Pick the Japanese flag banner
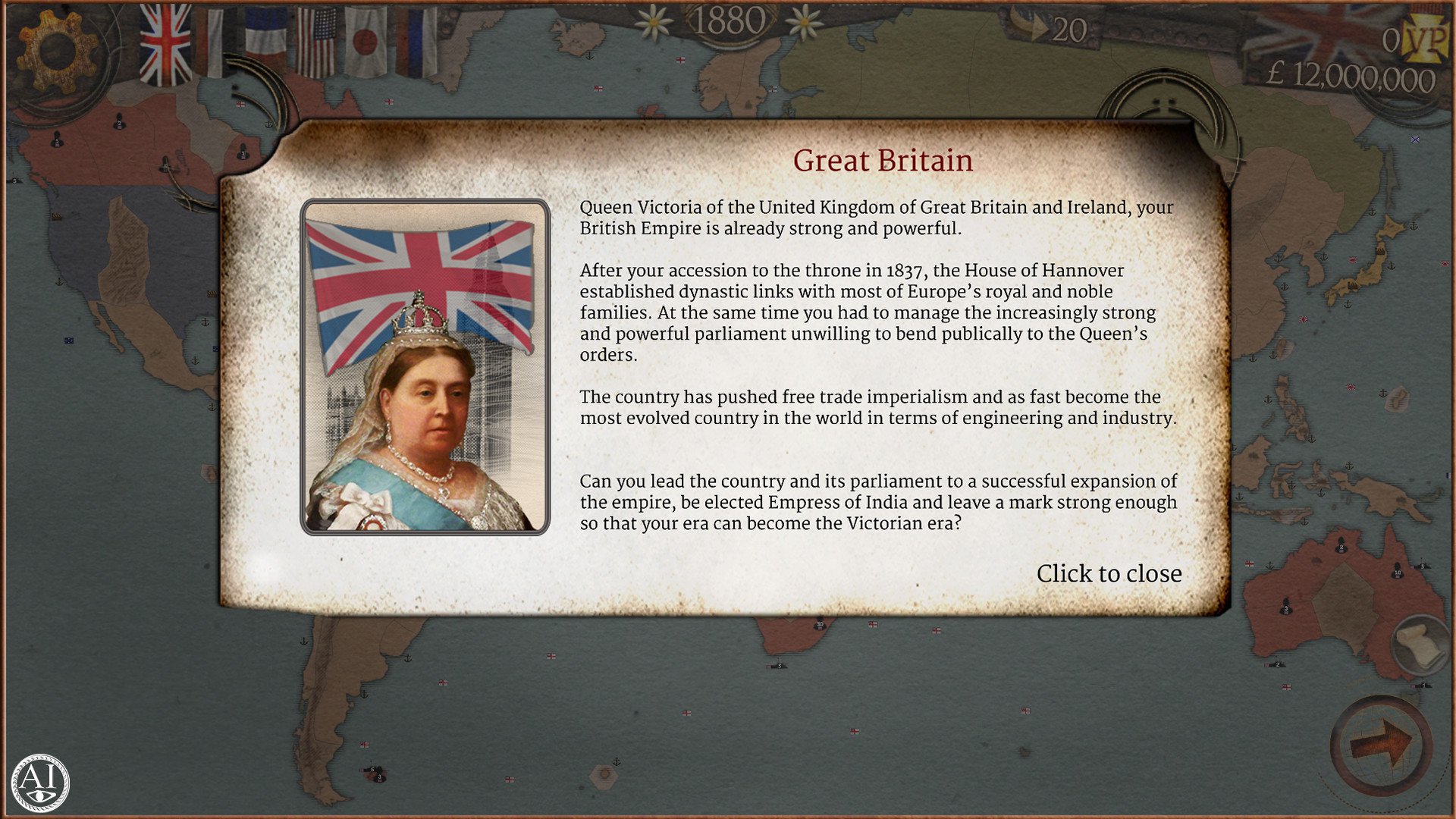The width and height of the screenshot is (1456, 819). [x=366, y=42]
